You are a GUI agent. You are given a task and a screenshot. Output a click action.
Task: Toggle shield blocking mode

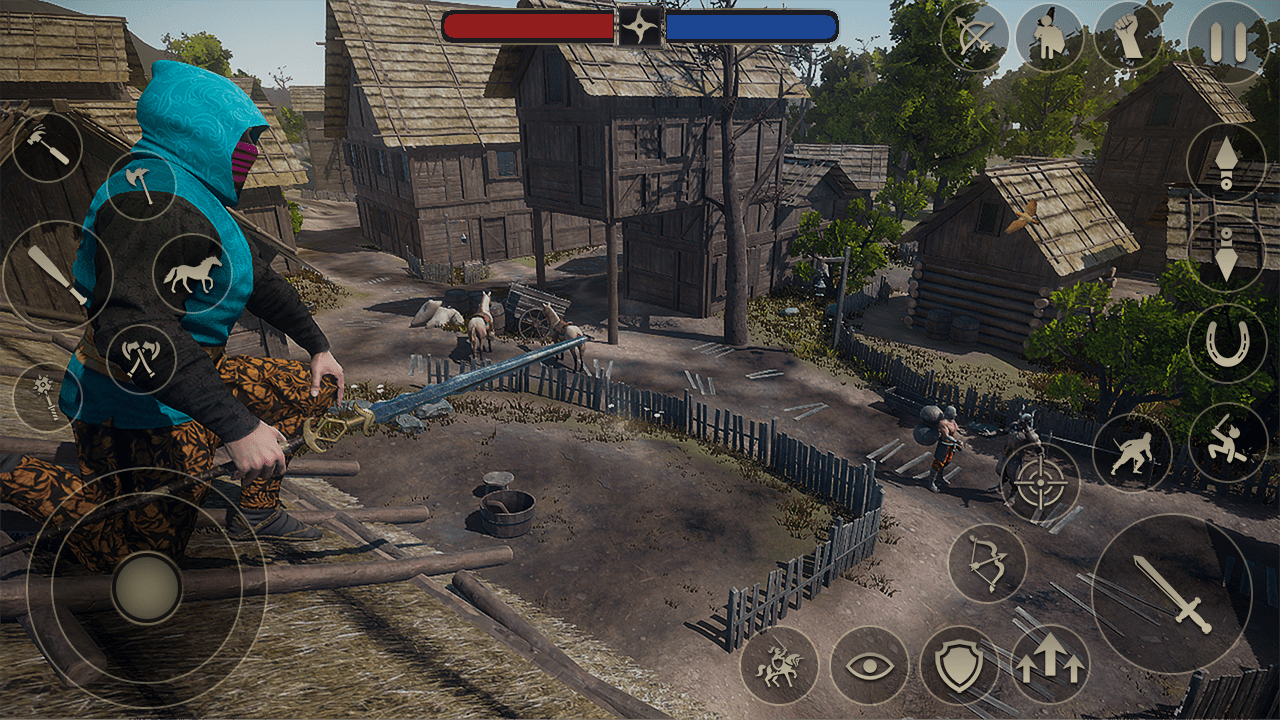click(x=960, y=665)
